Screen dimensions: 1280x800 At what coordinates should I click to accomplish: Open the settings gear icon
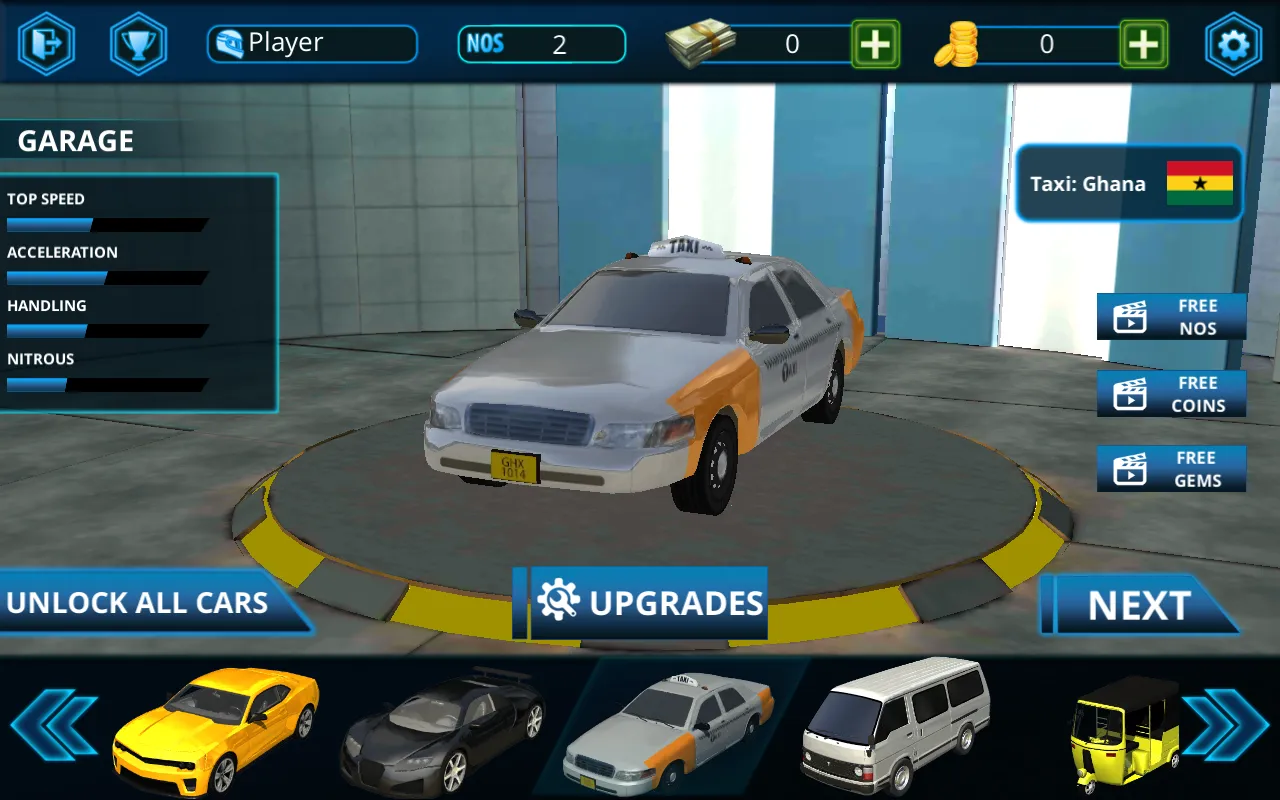pos(1233,45)
